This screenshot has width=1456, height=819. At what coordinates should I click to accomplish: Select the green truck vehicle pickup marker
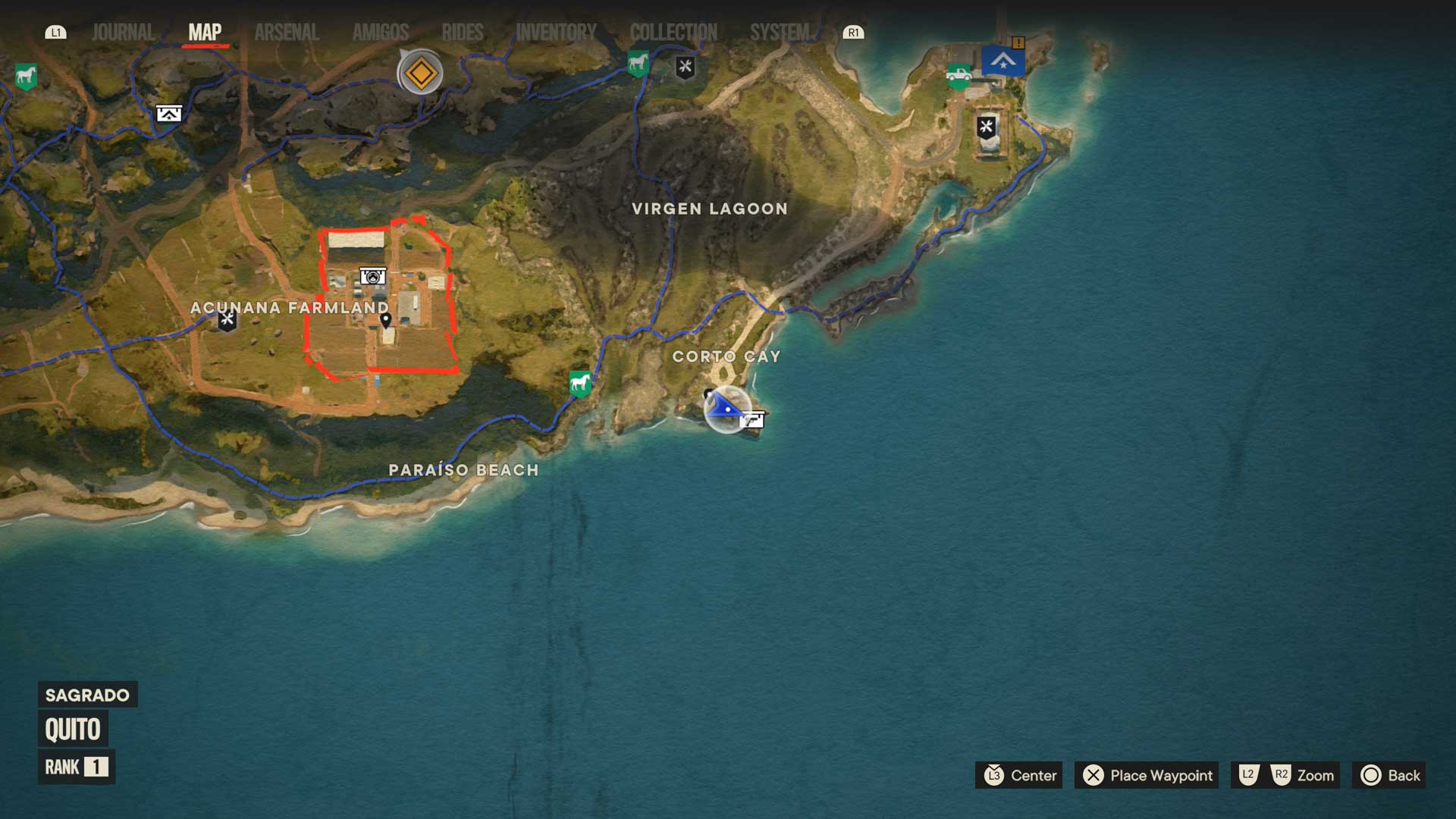[959, 75]
